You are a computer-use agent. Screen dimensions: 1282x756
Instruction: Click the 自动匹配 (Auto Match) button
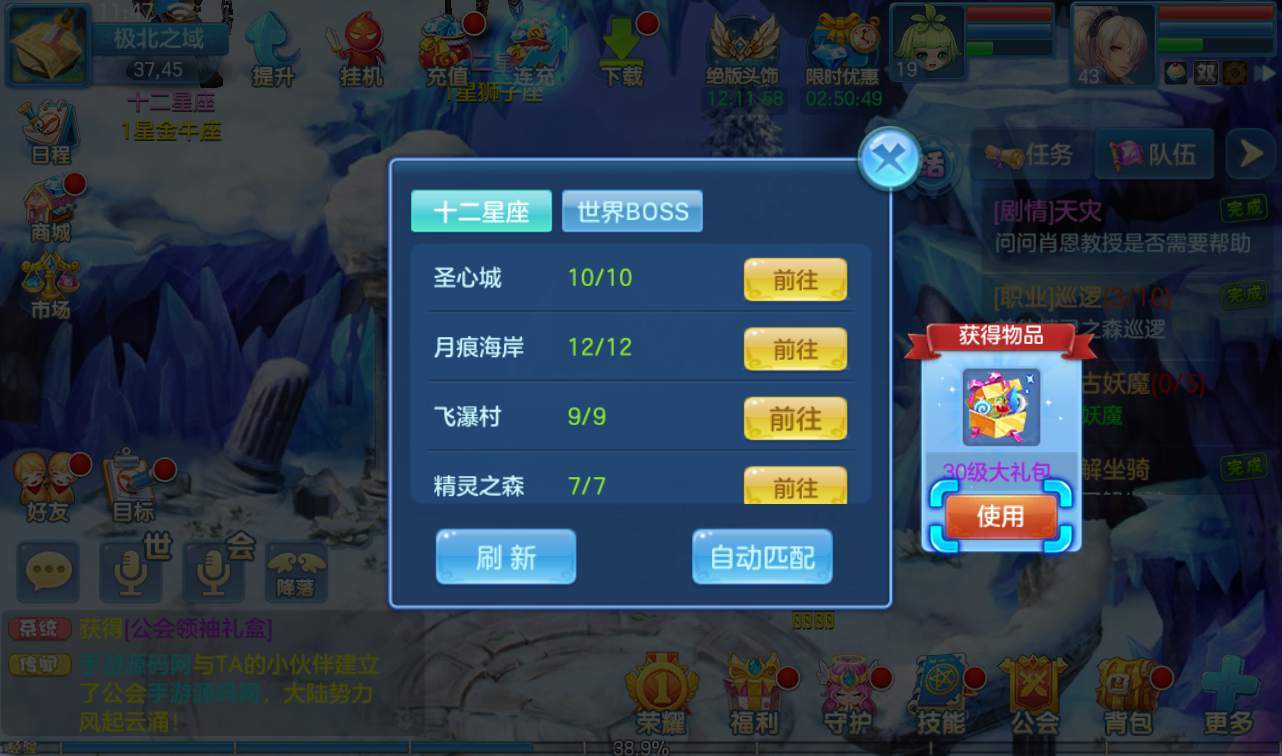tap(762, 558)
